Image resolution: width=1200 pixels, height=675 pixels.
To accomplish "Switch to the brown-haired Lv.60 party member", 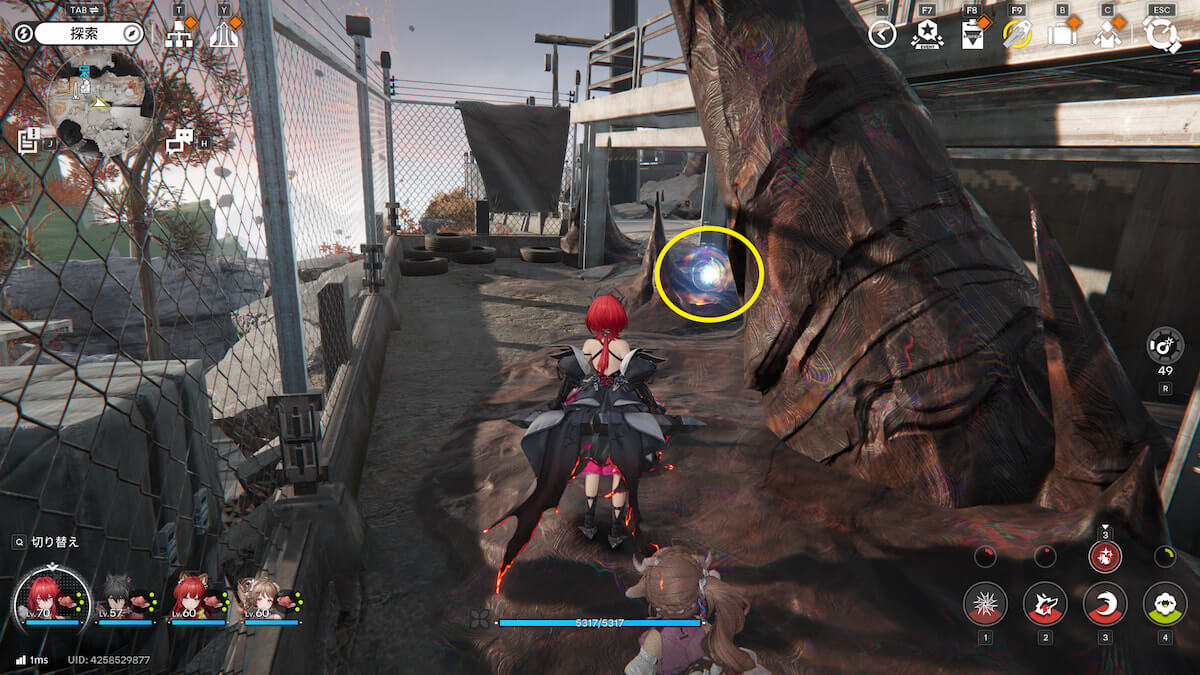I will [264, 598].
